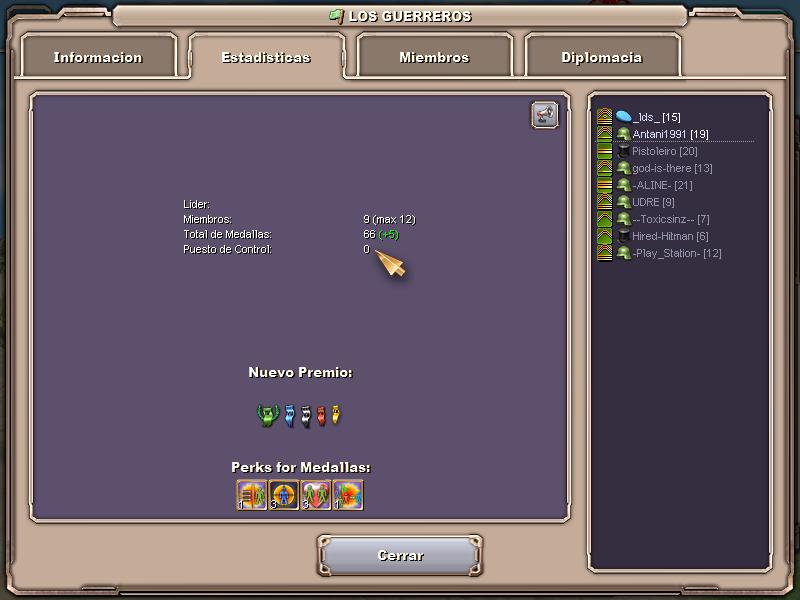
Task: Click the megaphone icon button
Action: point(544,115)
